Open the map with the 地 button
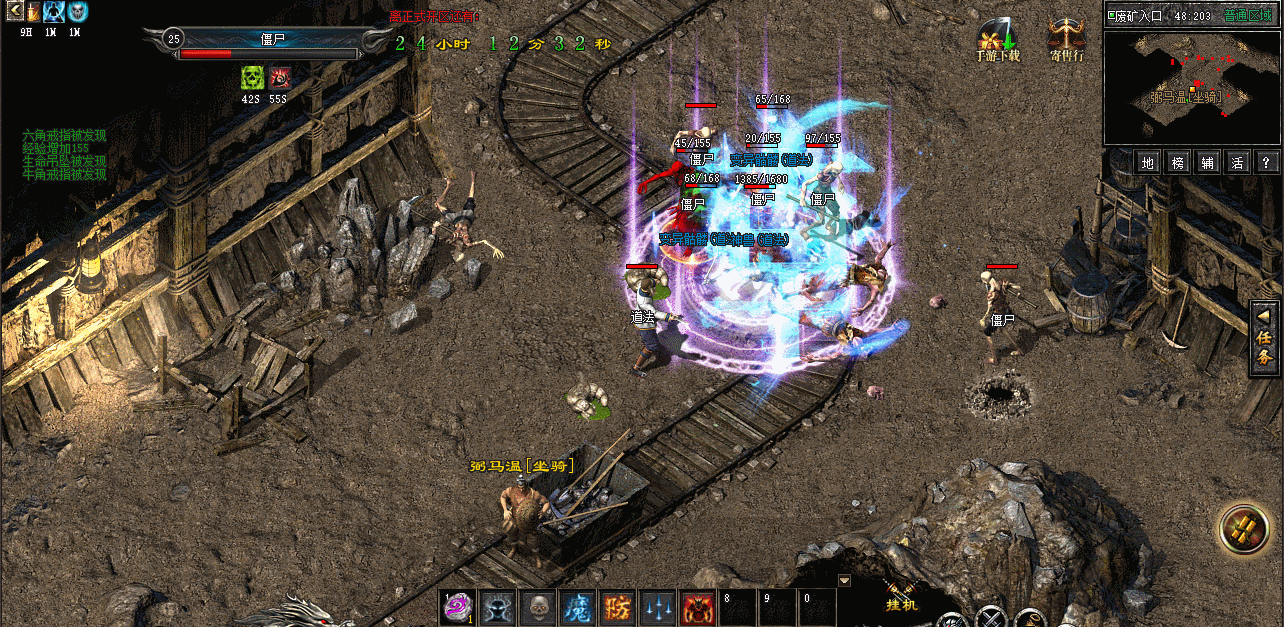Image resolution: width=1284 pixels, height=627 pixels. click(1148, 162)
